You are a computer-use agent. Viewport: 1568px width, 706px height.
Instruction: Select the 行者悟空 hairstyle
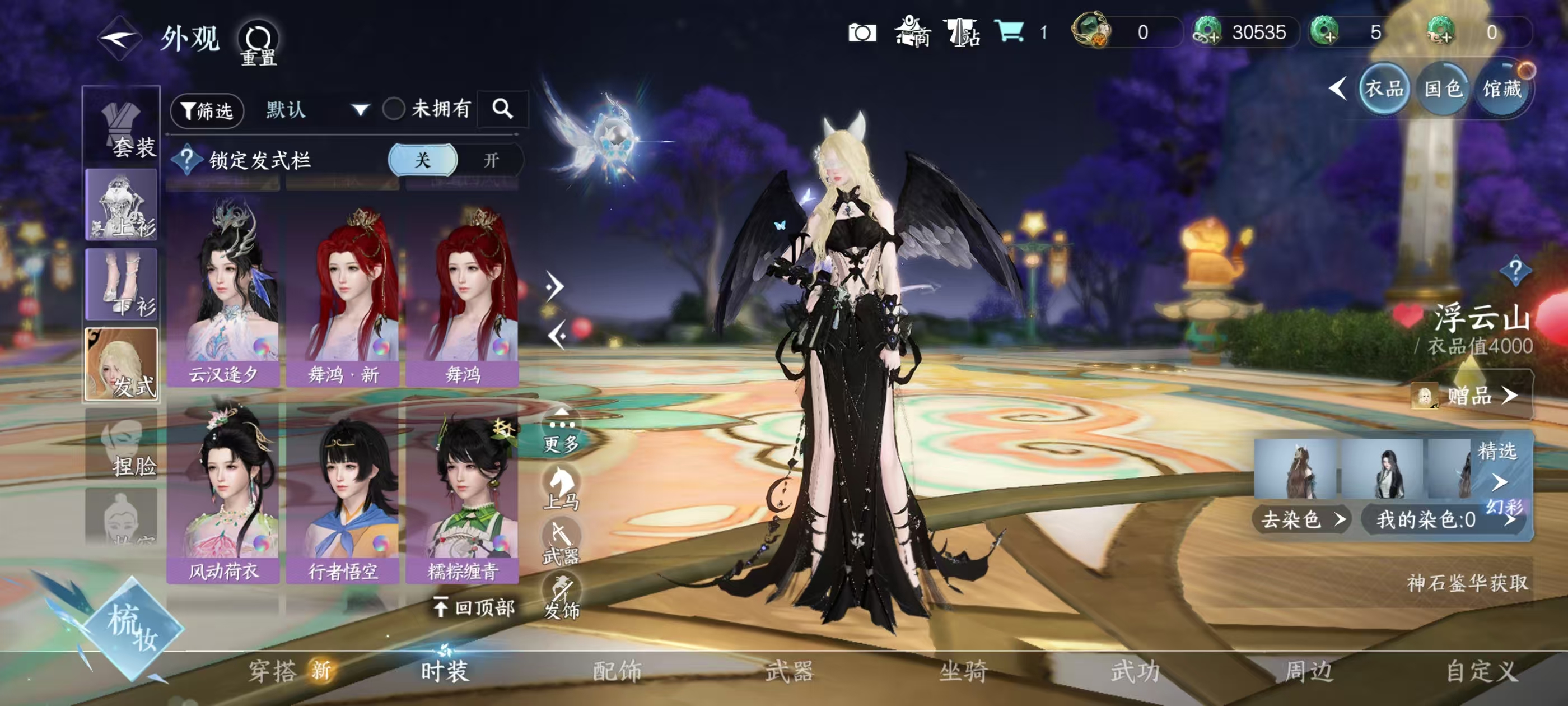pyautogui.click(x=343, y=490)
